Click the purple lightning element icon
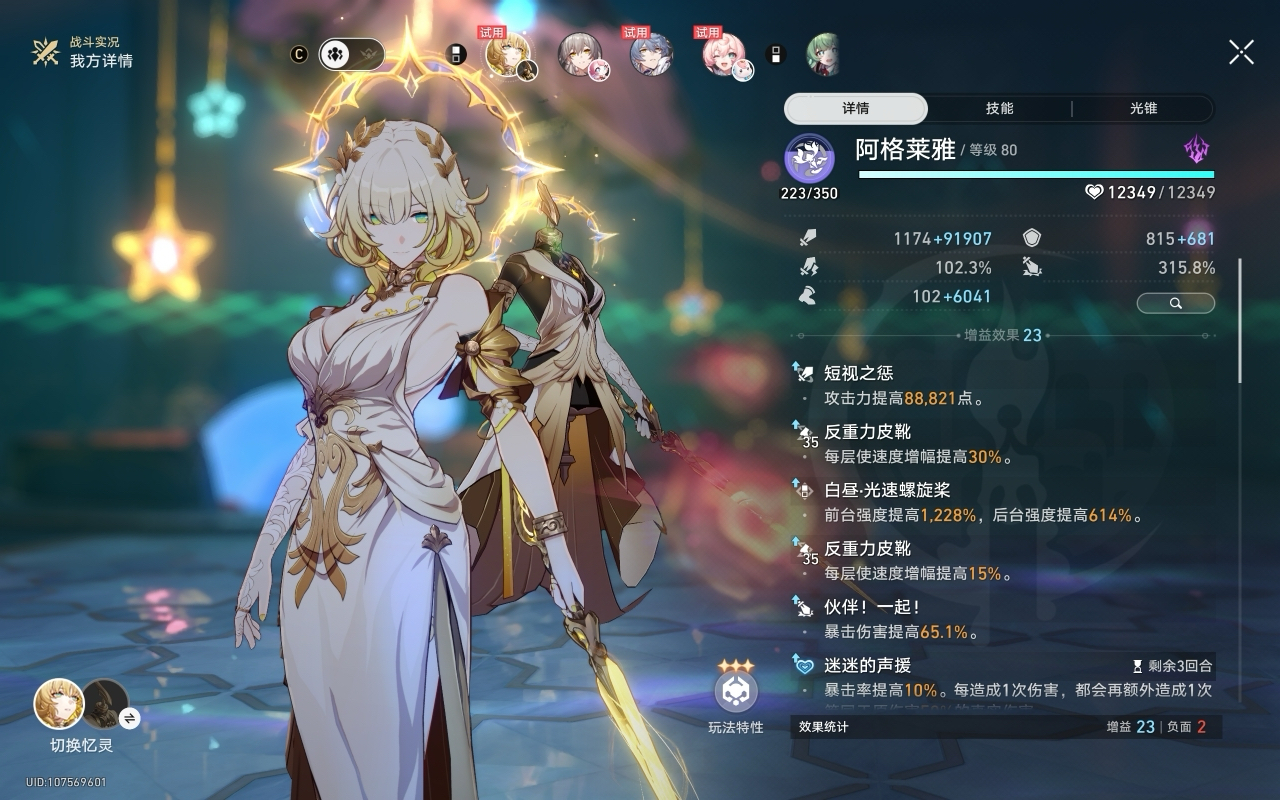The width and height of the screenshot is (1280, 800). click(x=1197, y=151)
